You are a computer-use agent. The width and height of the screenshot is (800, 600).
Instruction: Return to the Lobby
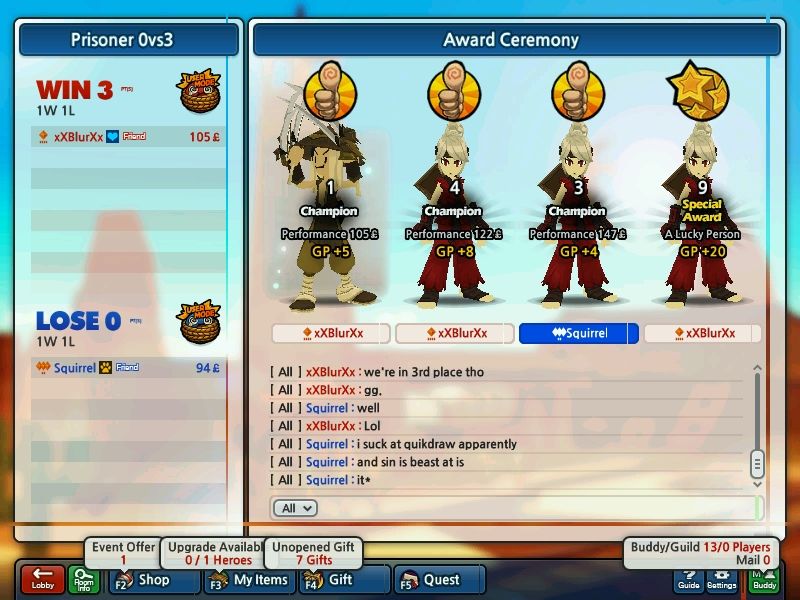tap(42, 579)
